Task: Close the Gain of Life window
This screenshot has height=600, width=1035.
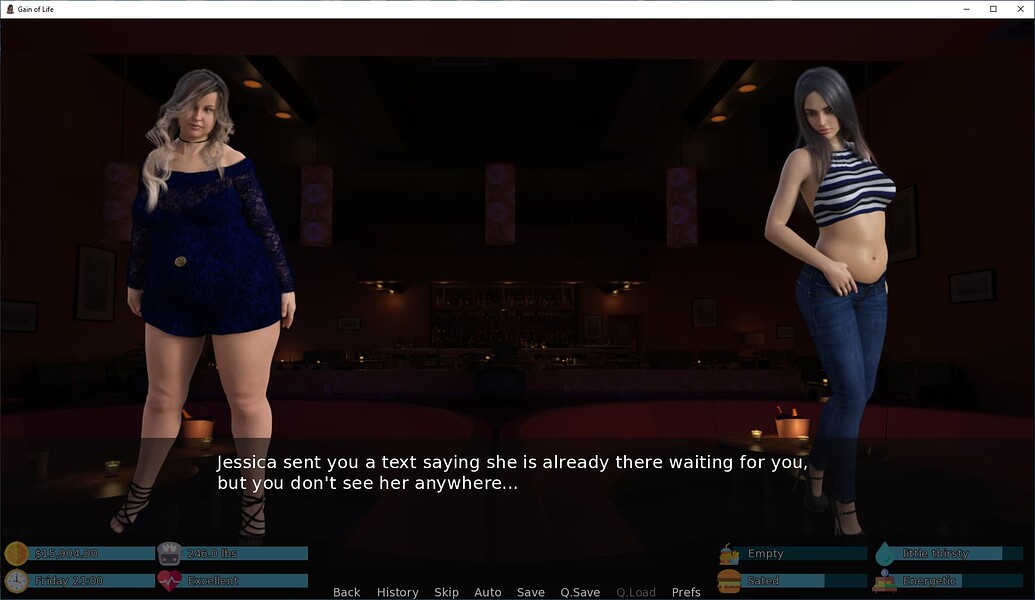Action: click(1018, 9)
